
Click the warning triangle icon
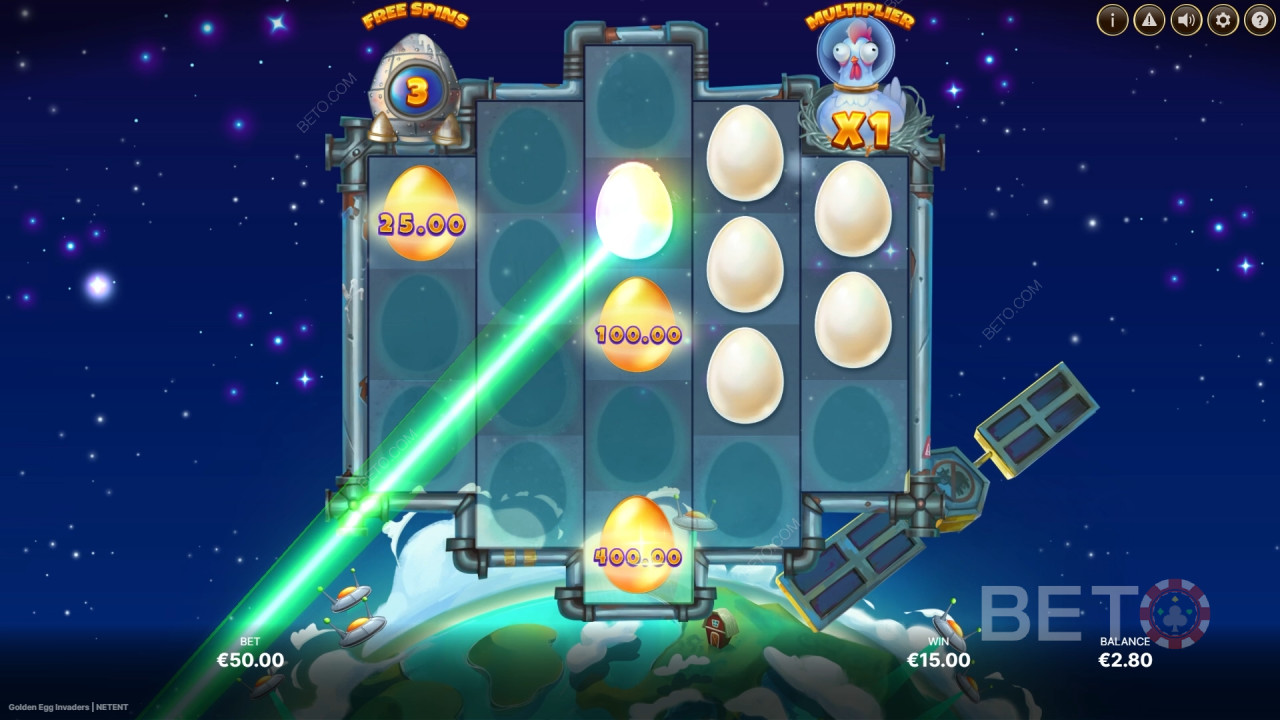(1149, 19)
